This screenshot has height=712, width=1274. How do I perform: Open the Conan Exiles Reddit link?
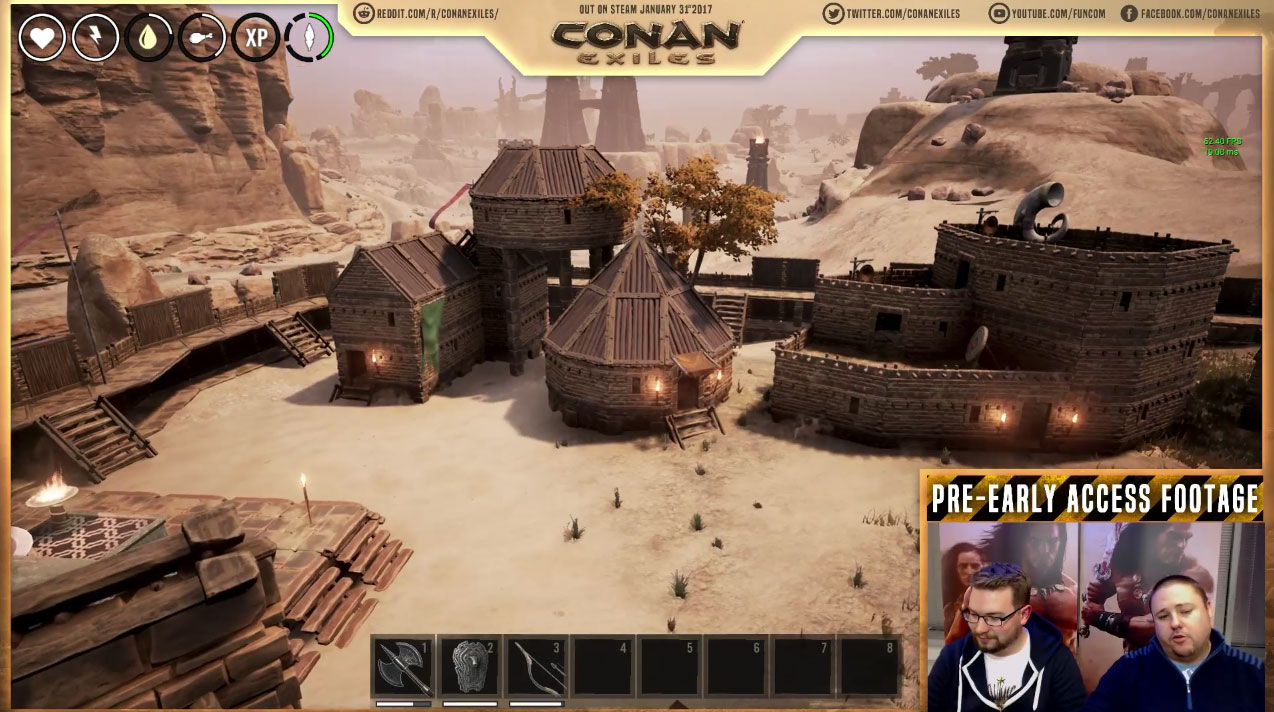[426, 14]
